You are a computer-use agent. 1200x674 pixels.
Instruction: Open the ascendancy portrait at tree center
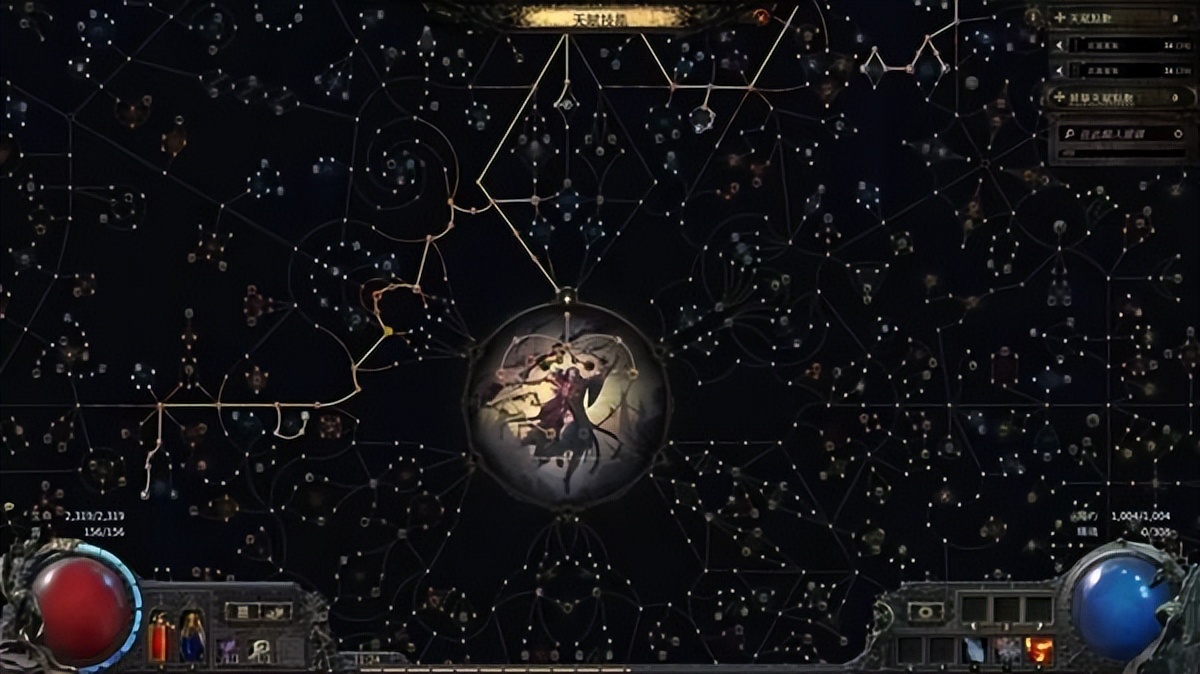point(566,404)
